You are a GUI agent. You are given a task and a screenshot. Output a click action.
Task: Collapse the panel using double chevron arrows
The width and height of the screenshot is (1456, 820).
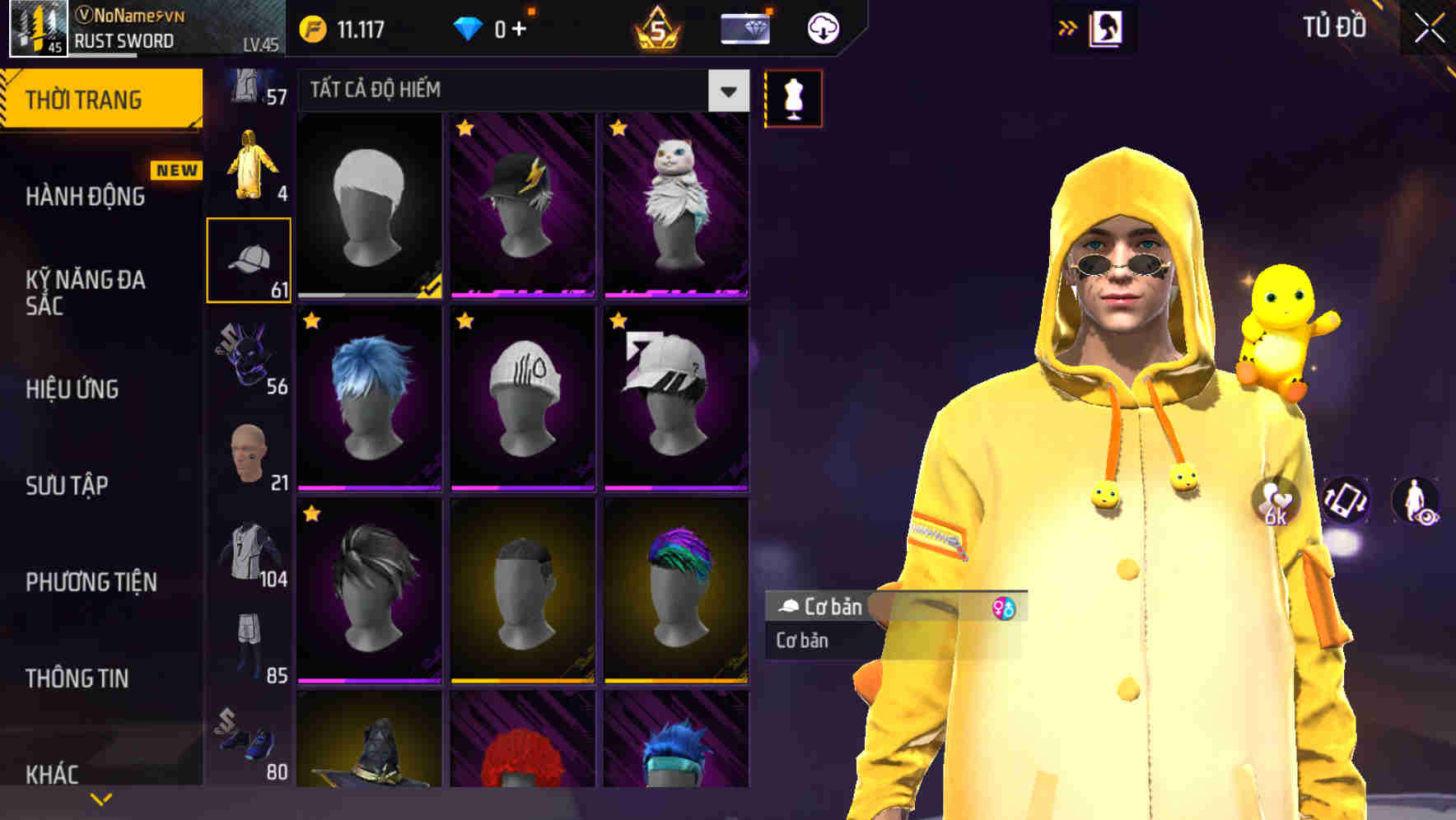[x=1068, y=27]
